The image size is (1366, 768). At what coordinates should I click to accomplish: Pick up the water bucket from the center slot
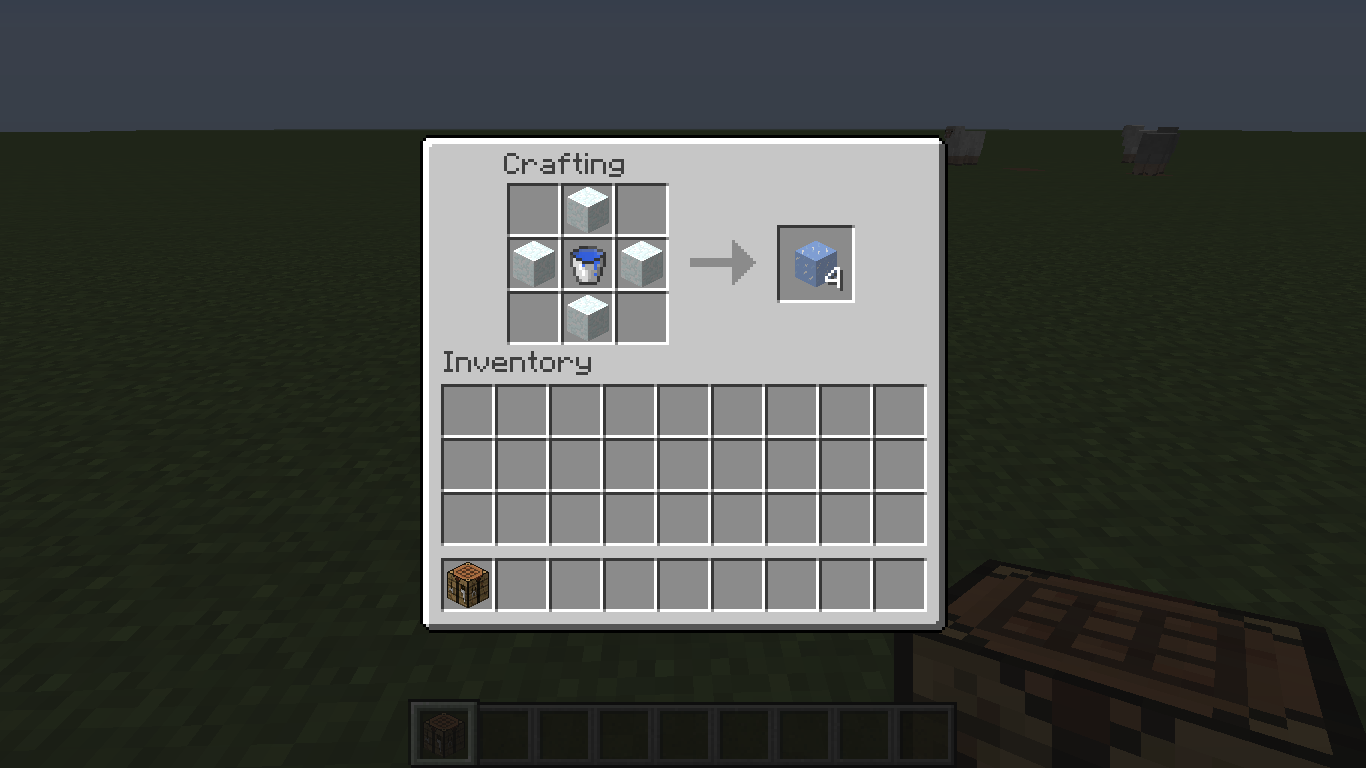pos(587,263)
